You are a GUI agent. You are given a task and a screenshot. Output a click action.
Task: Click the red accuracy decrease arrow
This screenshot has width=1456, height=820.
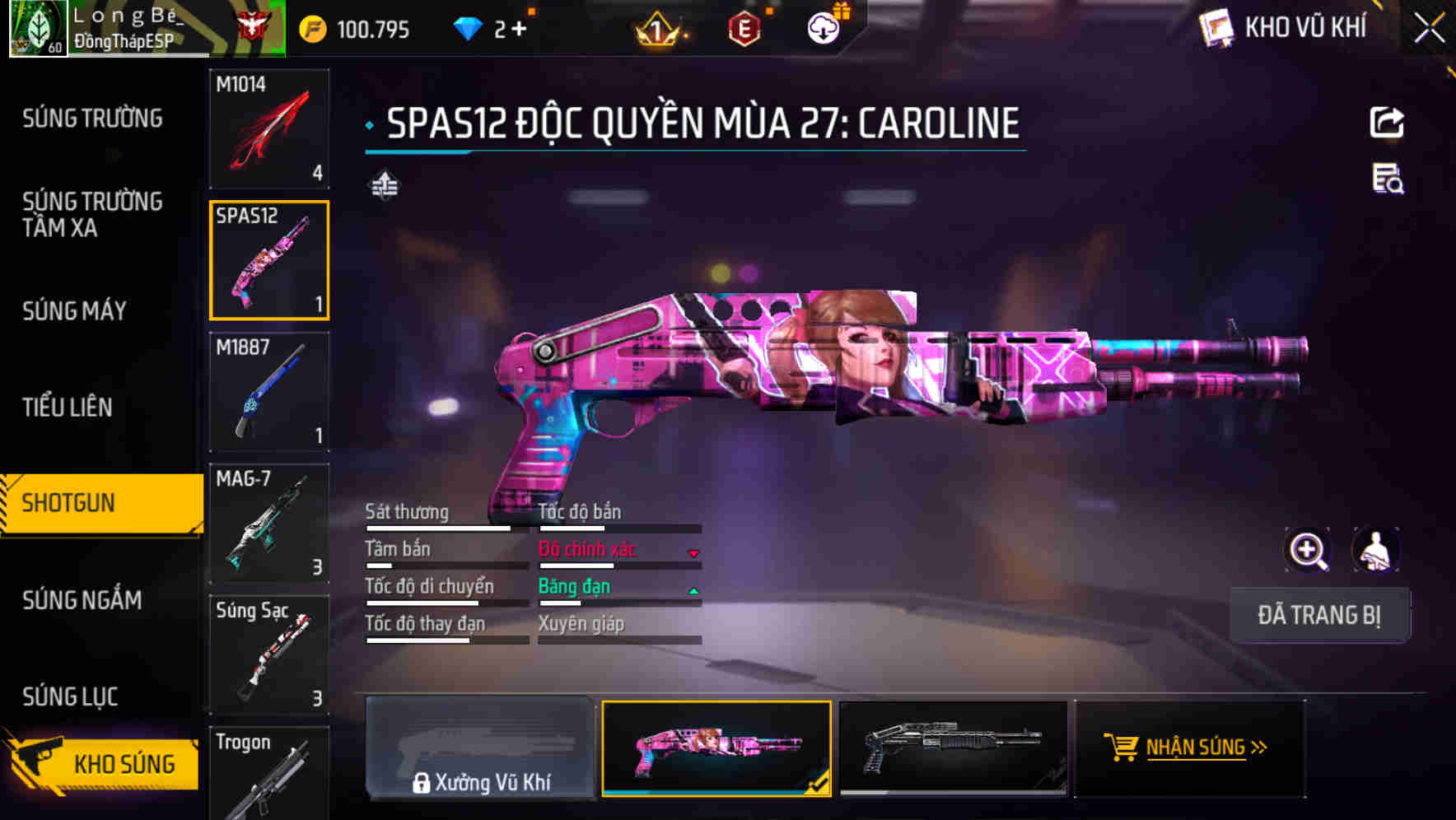pos(693,552)
